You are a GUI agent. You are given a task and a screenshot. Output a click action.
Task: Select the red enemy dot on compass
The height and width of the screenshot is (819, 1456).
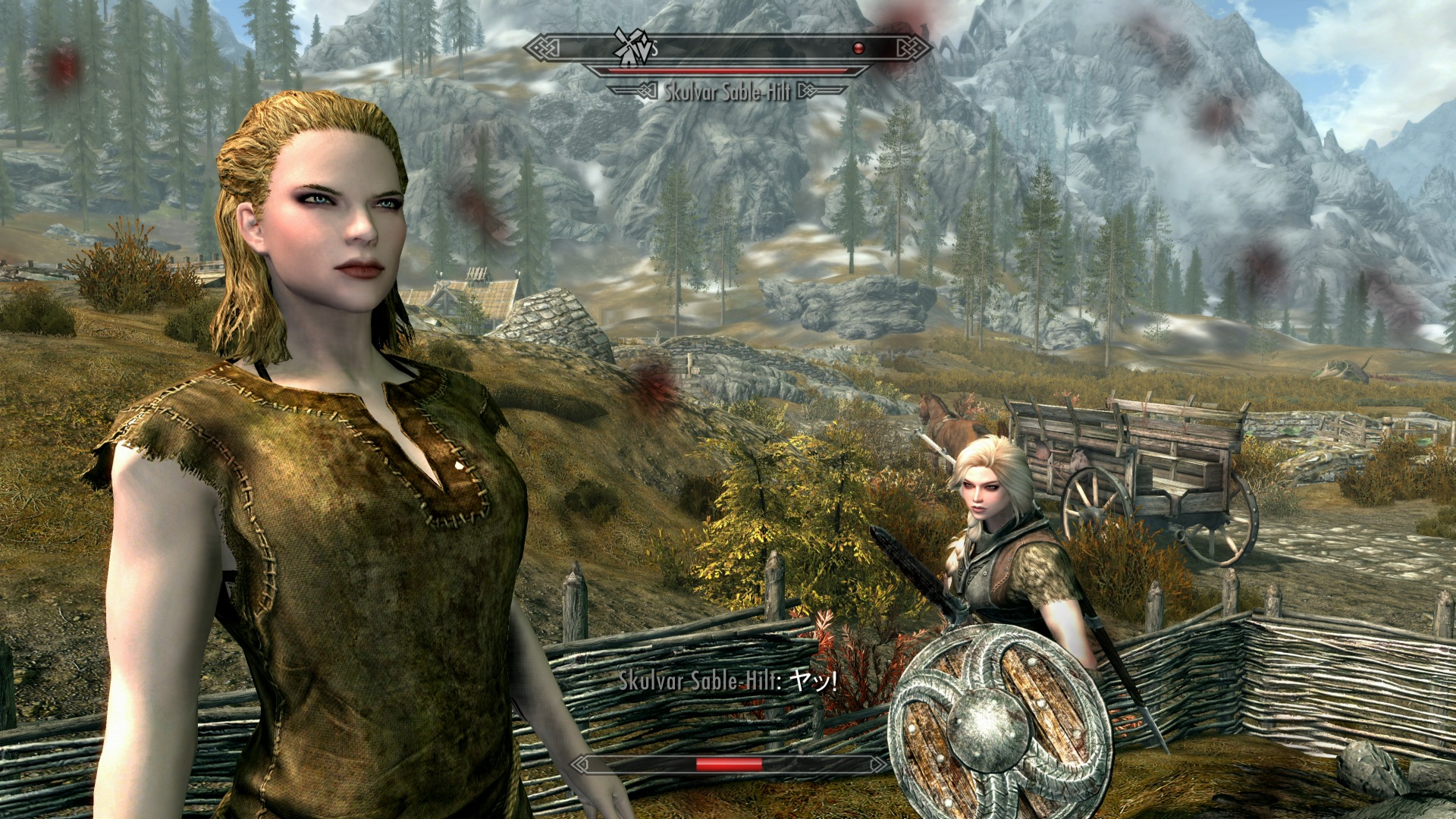click(x=858, y=49)
